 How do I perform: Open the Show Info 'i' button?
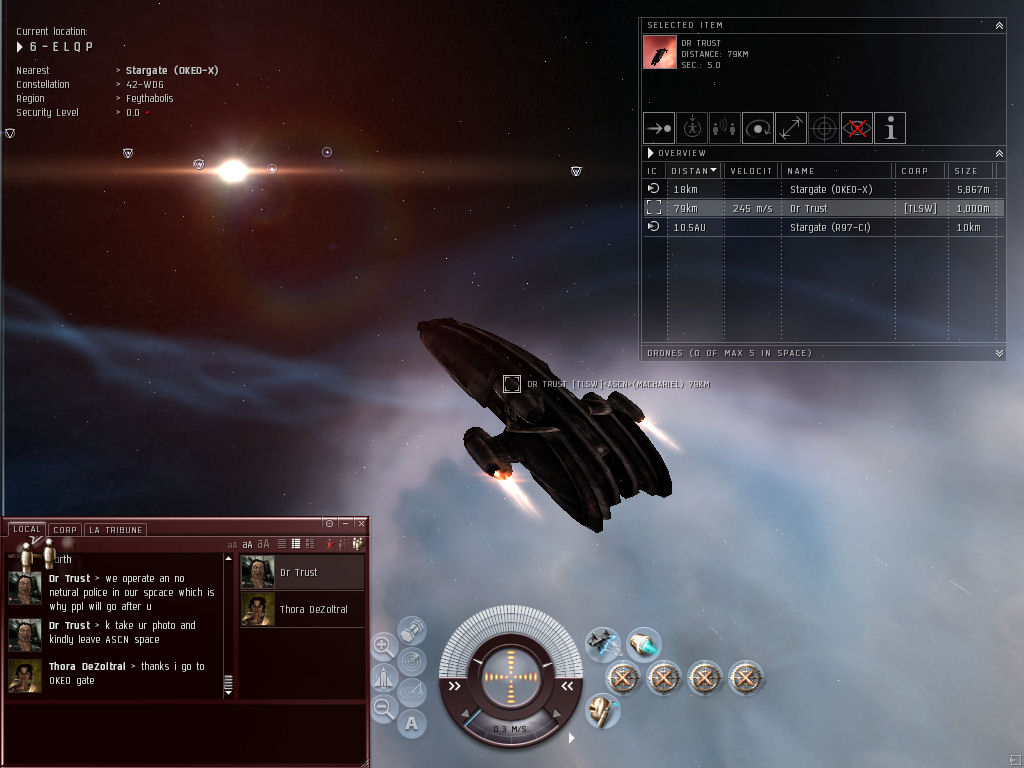[889, 128]
